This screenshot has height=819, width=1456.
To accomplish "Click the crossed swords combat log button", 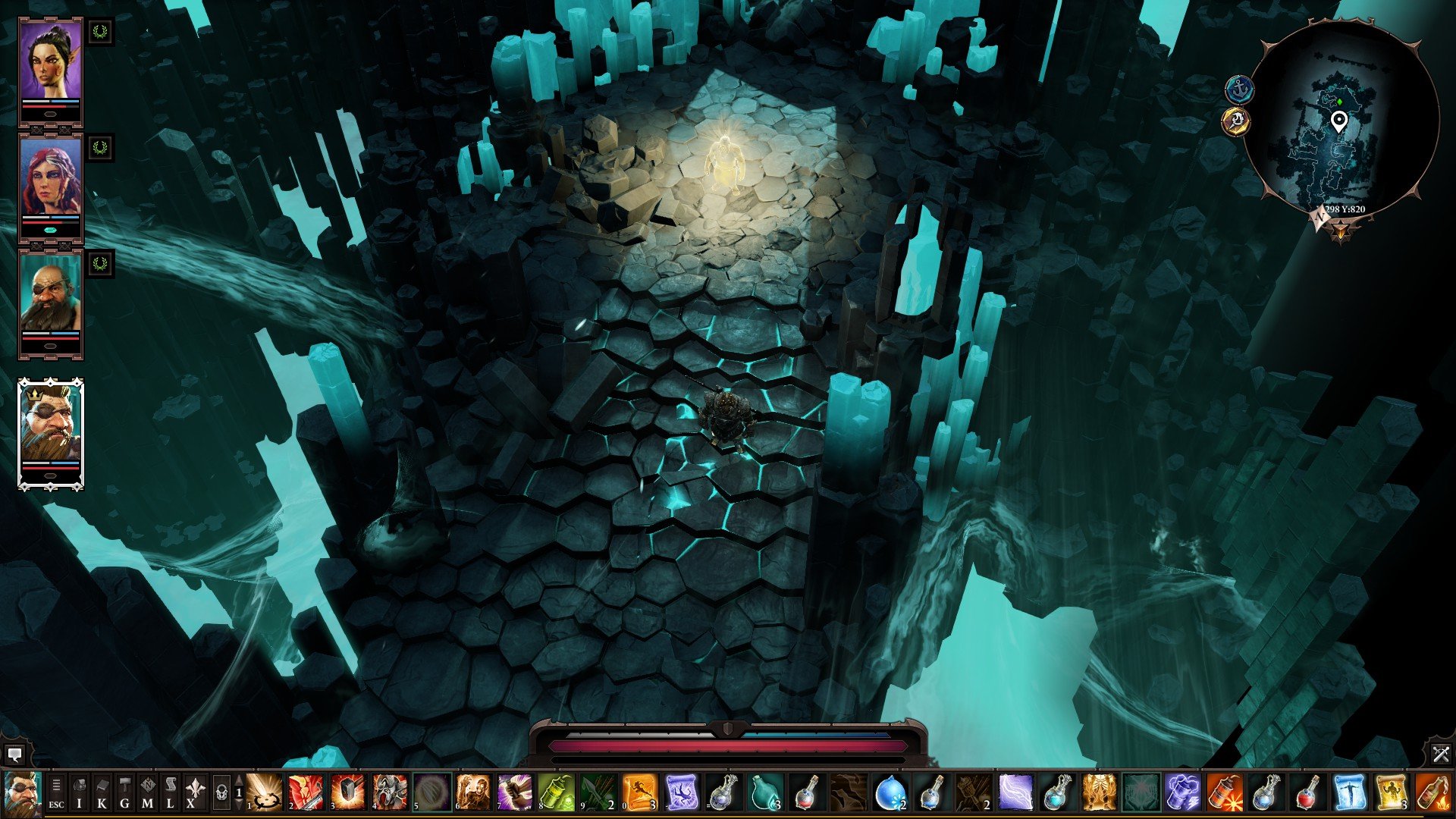I will pyautogui.click(x=1441, y=754).
